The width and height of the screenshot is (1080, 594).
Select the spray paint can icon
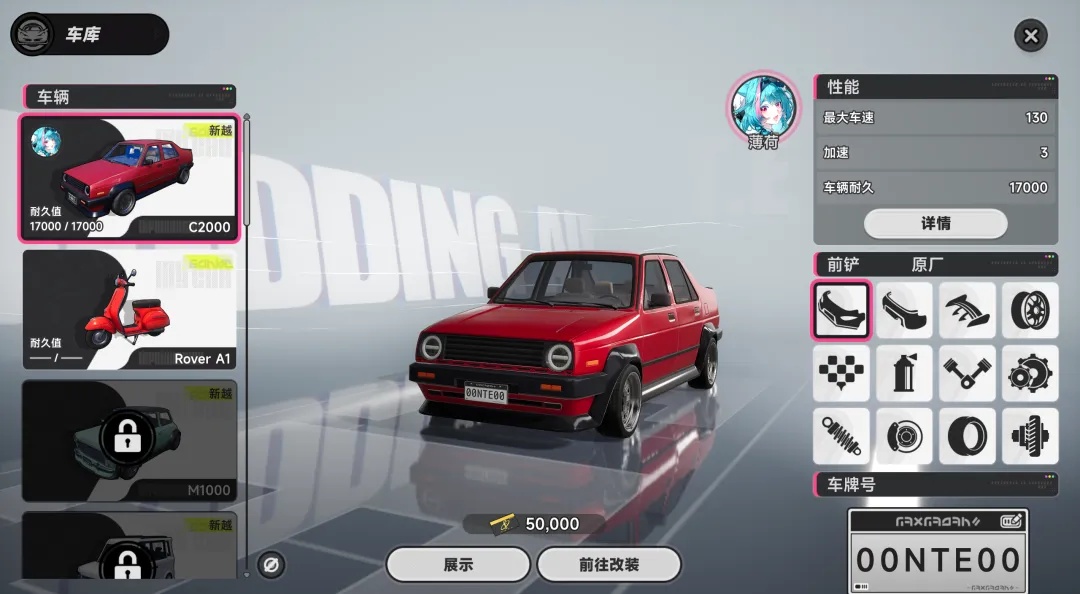click(904, 374)
